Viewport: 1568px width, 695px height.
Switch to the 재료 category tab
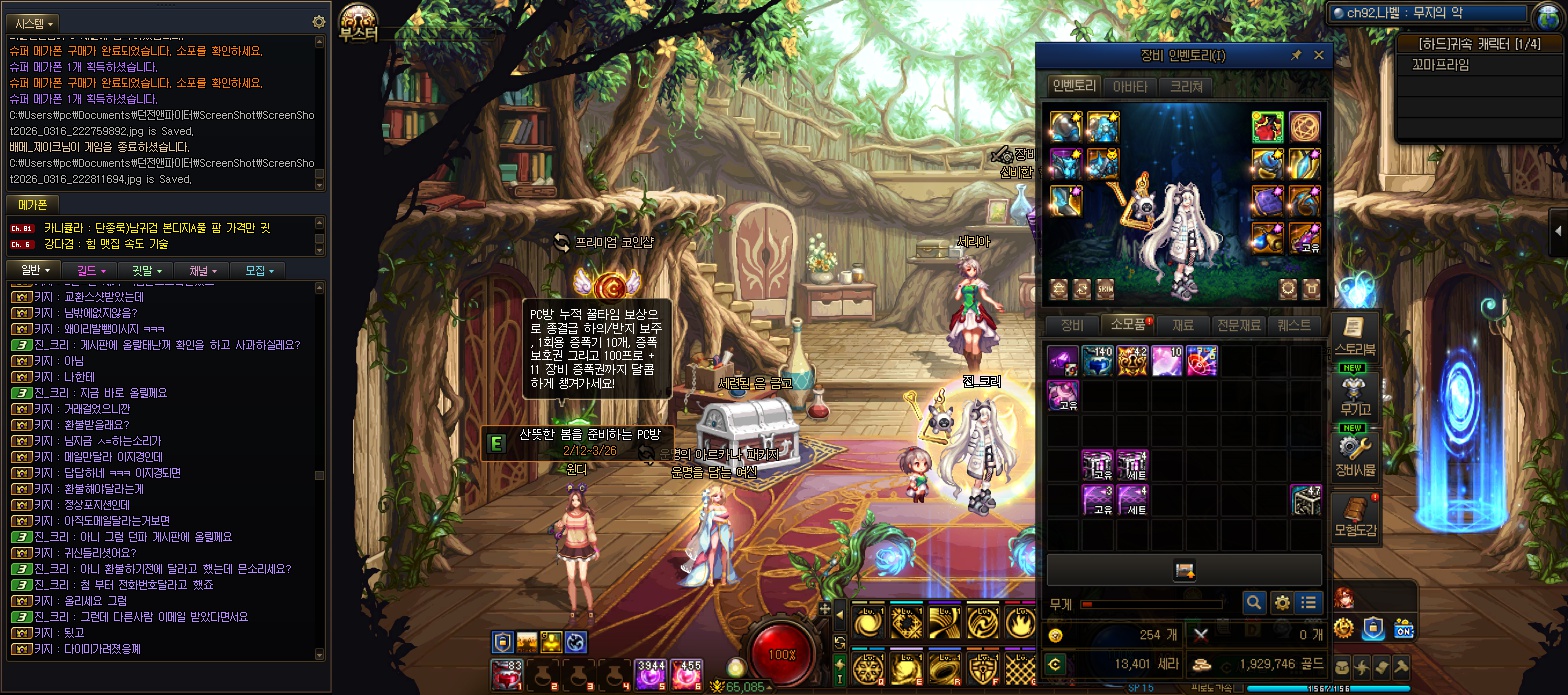click(x=1183, y=325)
